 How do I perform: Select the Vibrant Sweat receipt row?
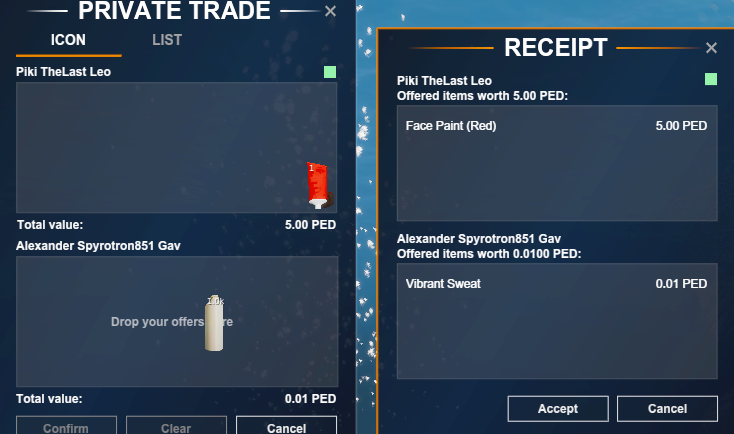(x=556, y=284)
